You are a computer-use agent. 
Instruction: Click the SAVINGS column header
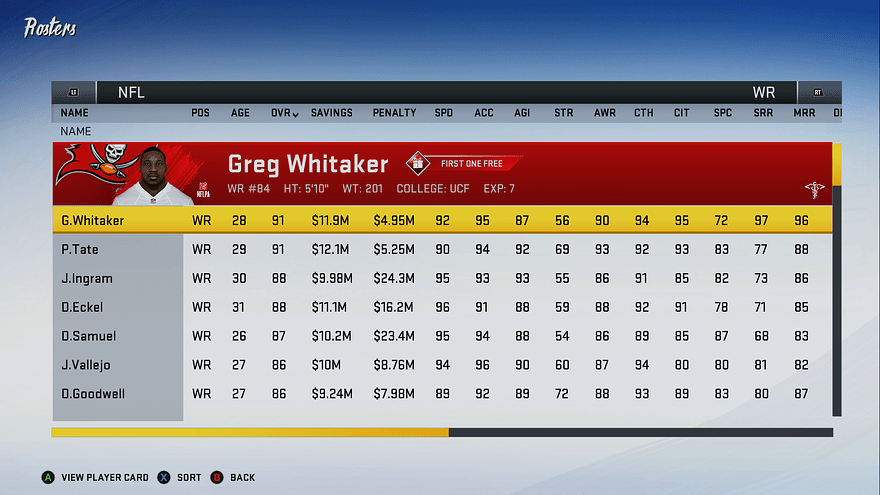pyautogui.click(x=331, y=113)
